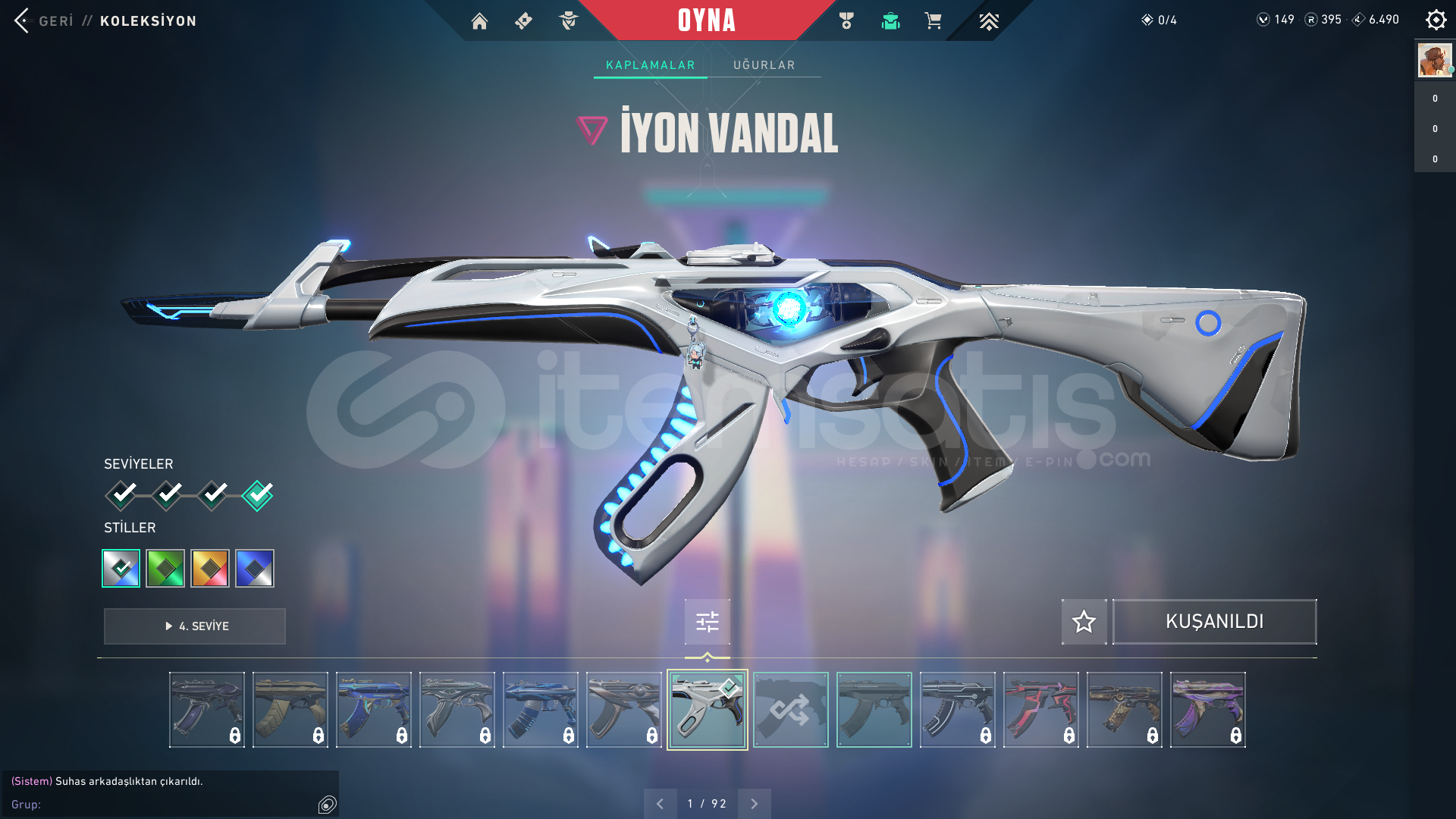Switch to the UĞURLAR tab
This screenshot has width=1456, height=819.
(764, 65)
